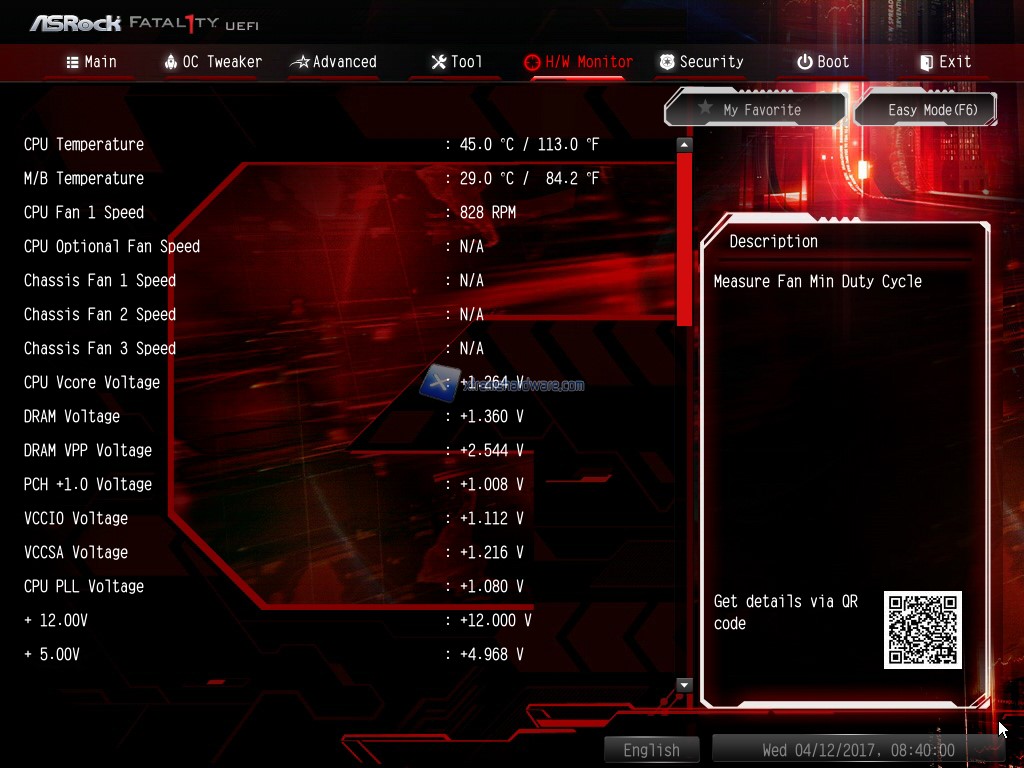Viewport: 1024px width, 768px height.
Task: Click the QR code for details
Action: pyautogui.click(x=922, y=630)
